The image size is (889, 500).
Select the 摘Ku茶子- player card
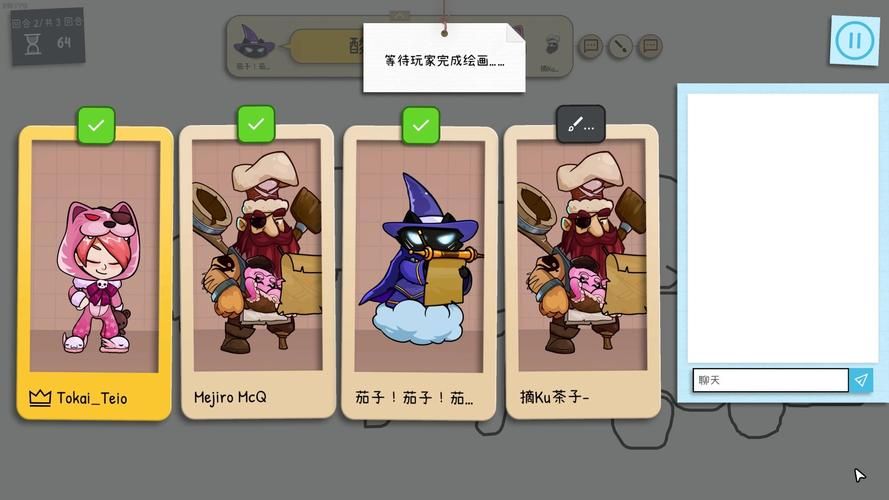tap(581, 272)
